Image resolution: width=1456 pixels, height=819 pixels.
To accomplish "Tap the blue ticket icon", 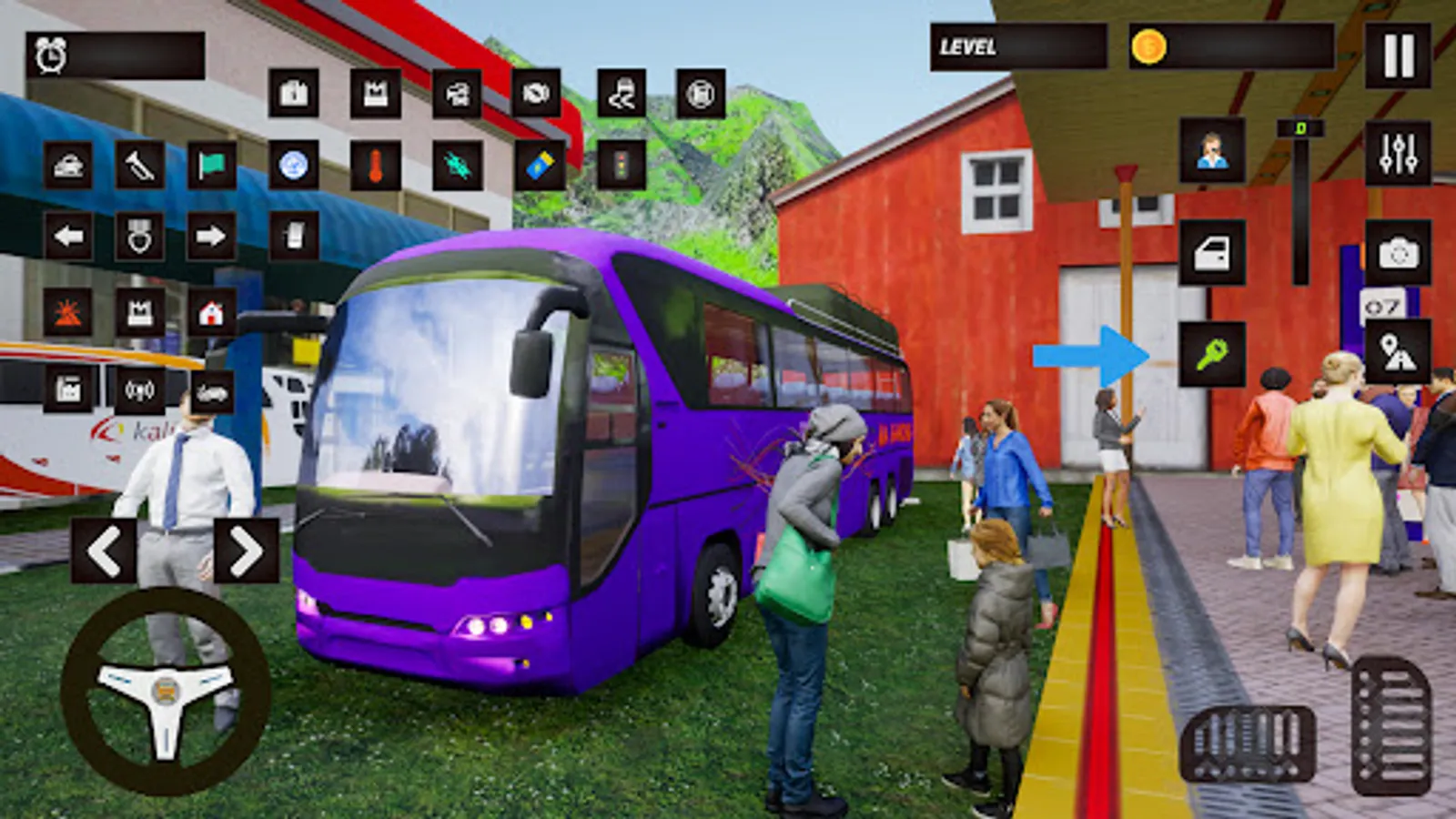I will (x=540, y=166).
